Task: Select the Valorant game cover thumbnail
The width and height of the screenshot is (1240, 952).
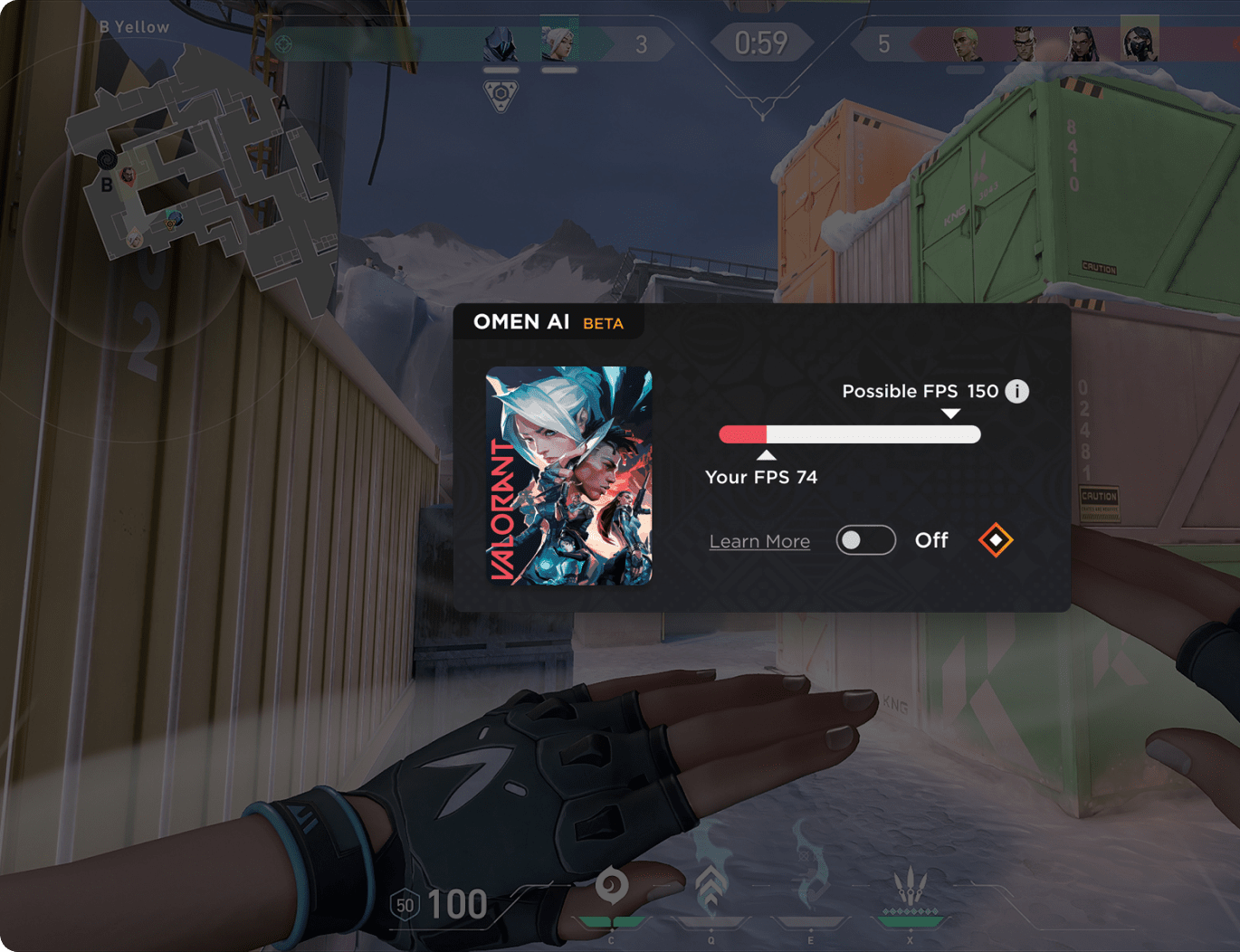Action: click(568, 475)
